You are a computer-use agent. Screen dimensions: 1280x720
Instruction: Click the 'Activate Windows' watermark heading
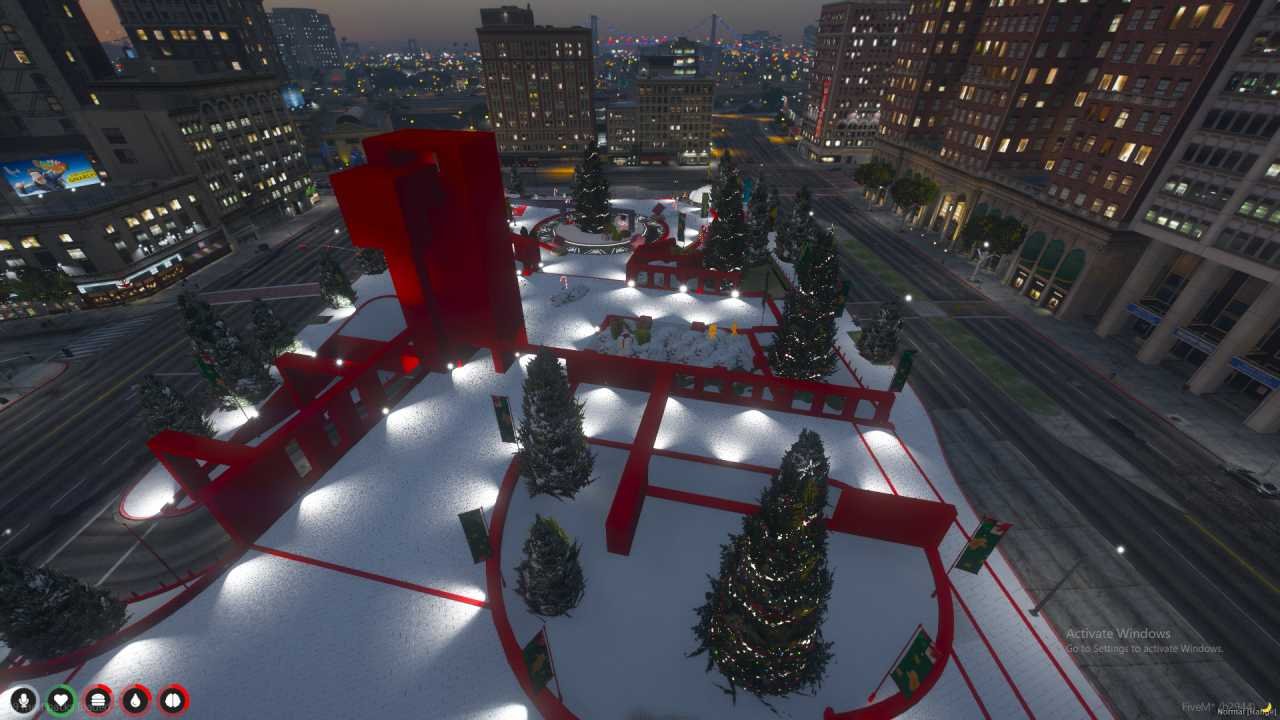pos(1117,633)
